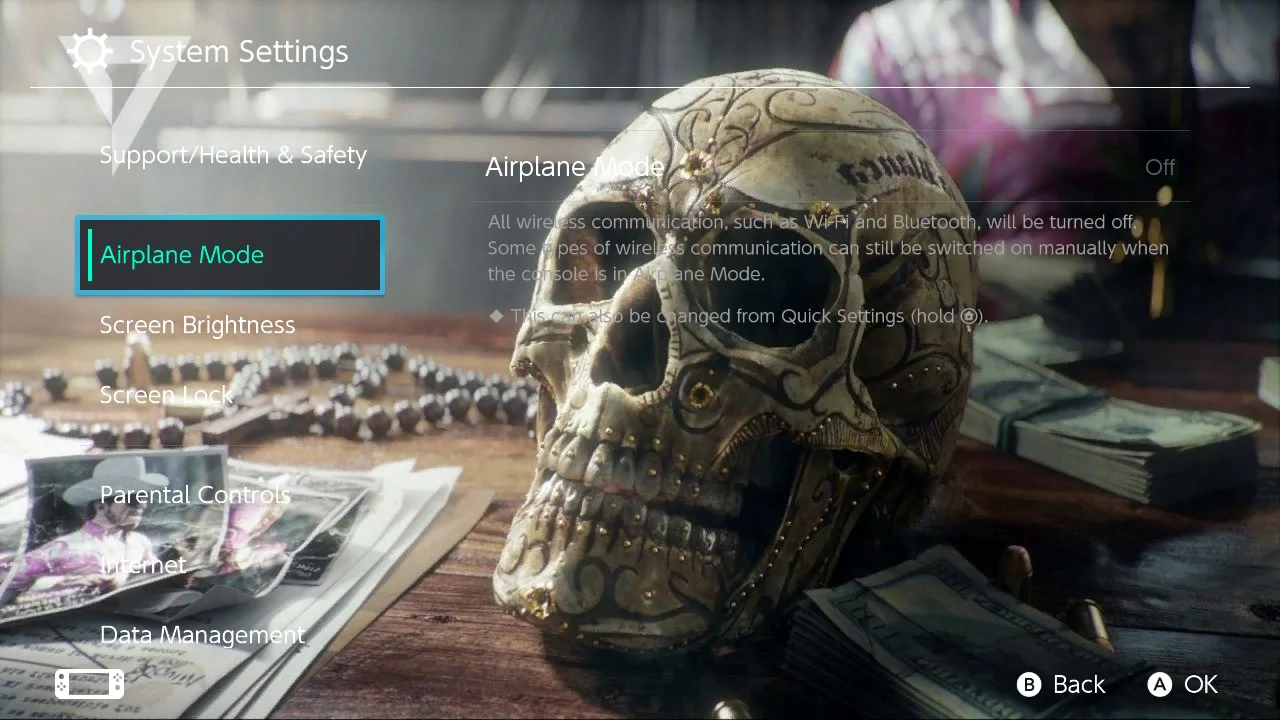
Task: Click the Airplane Mode panel heading
Action: (574, 166)
